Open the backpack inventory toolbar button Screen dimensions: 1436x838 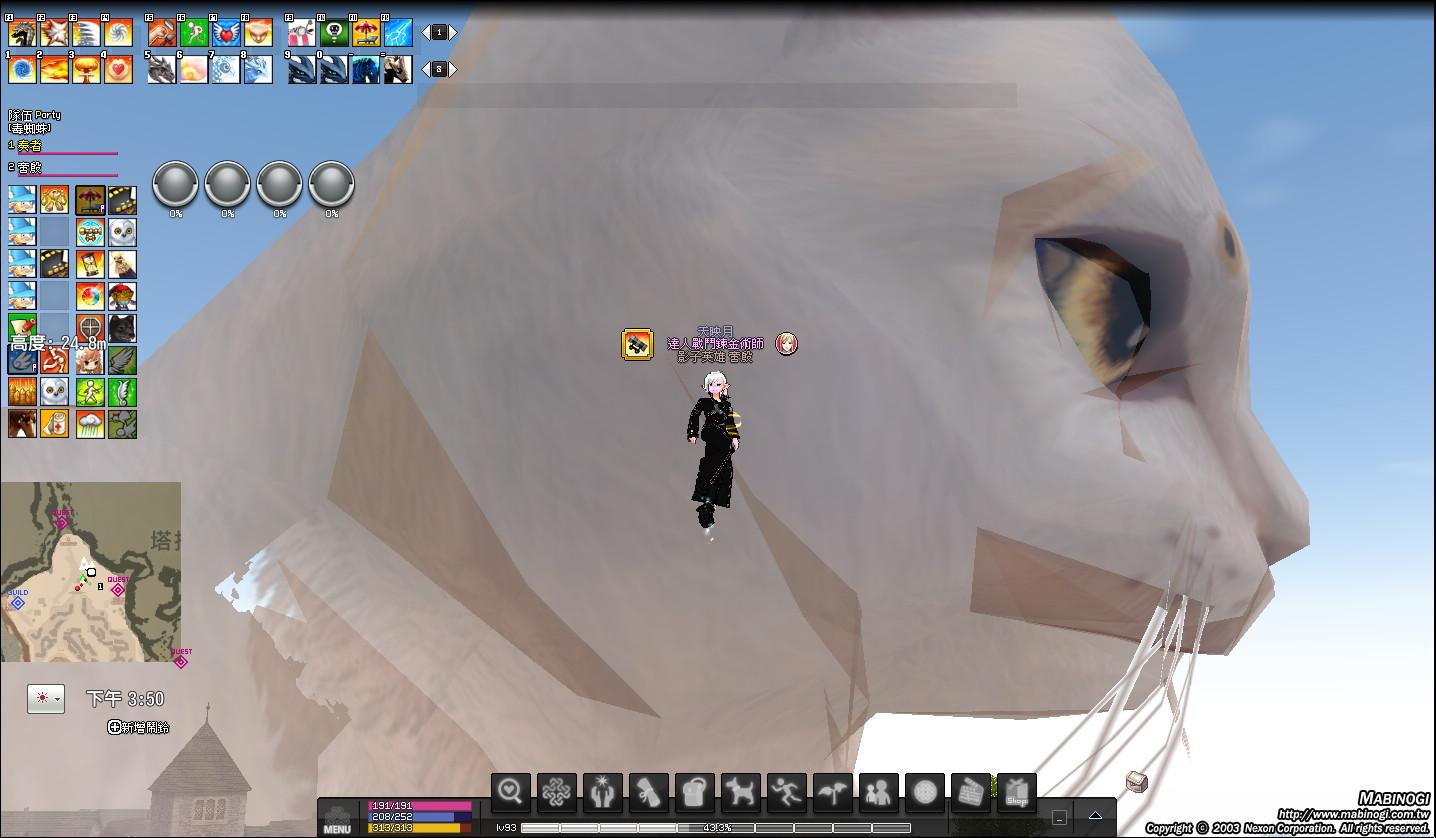694,793
